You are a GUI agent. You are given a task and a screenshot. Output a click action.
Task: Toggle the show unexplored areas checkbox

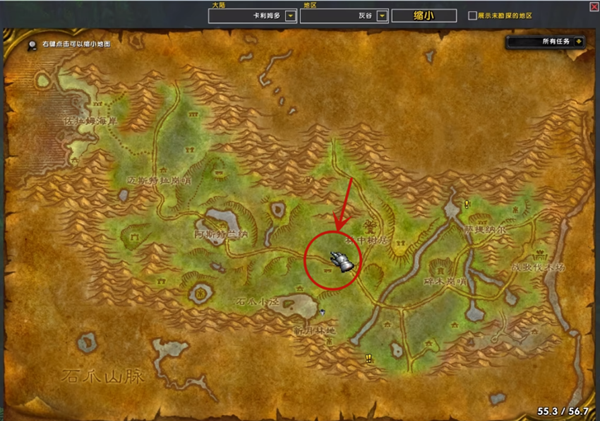click(x=472, y=16)
